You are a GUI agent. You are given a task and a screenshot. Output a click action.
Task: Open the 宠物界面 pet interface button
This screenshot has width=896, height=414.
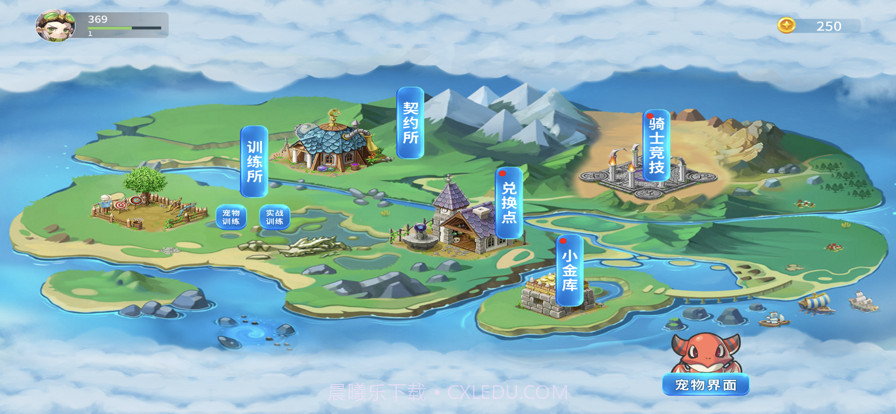pyautogui.click(x=705, y=384)
